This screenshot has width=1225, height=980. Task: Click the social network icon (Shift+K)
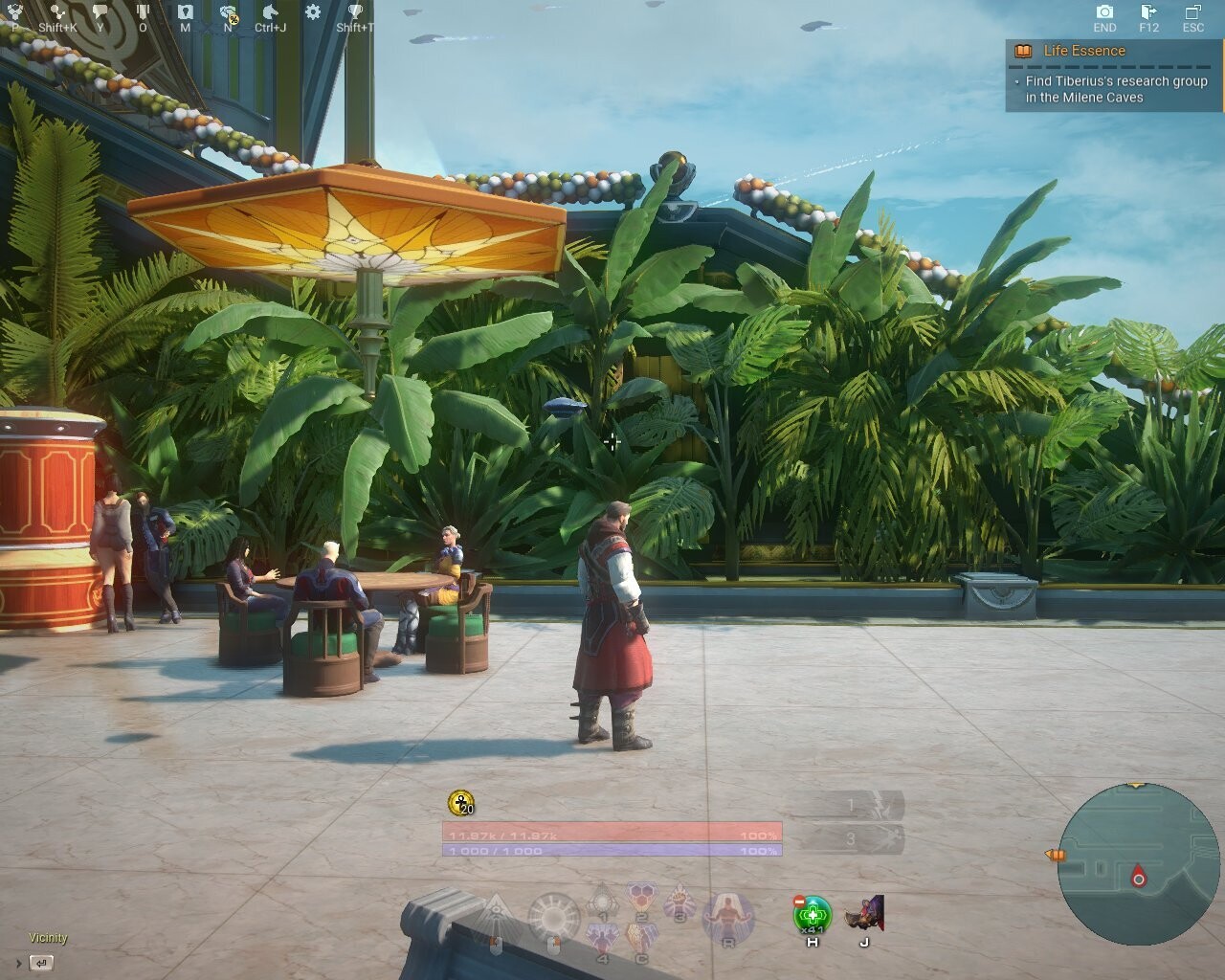click(56, 10)
